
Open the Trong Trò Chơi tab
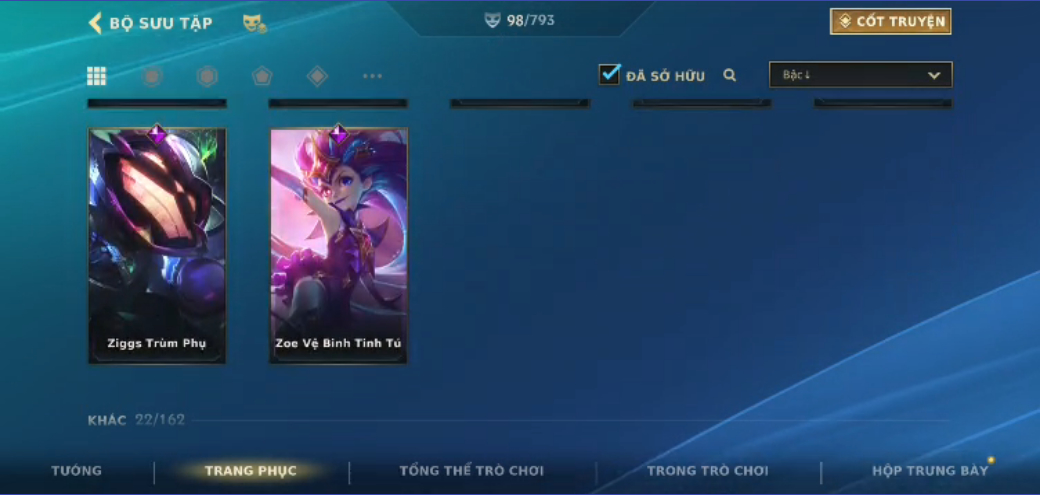pos(708,471)
